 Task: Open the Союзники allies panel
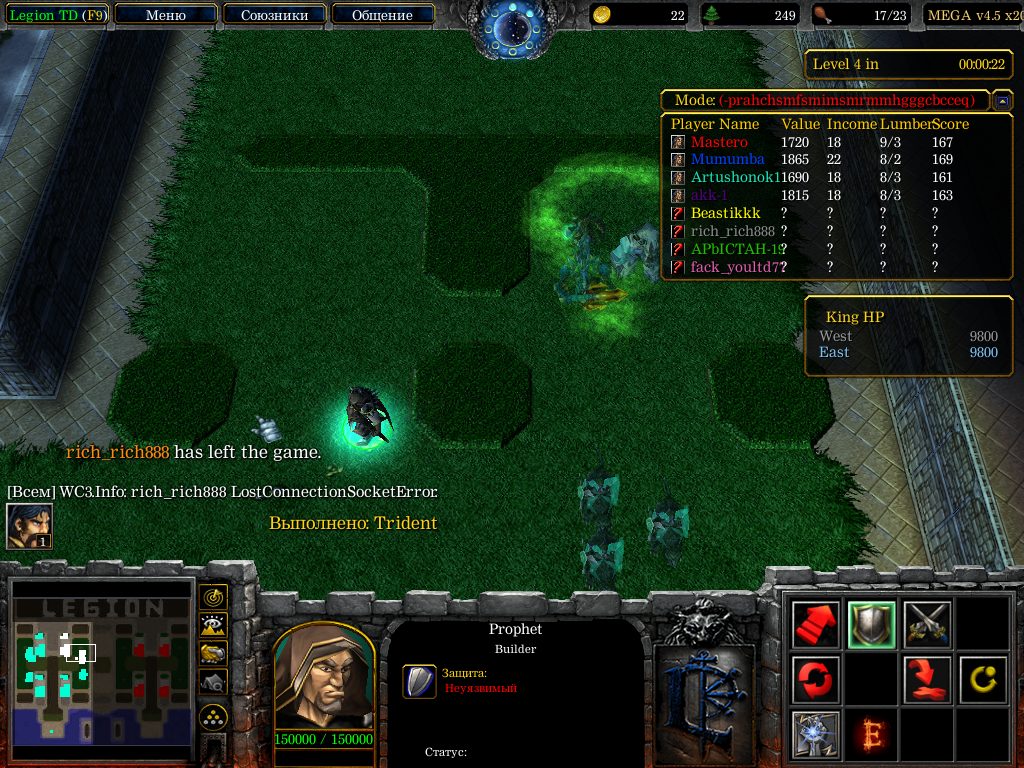(x=274, y=15)
